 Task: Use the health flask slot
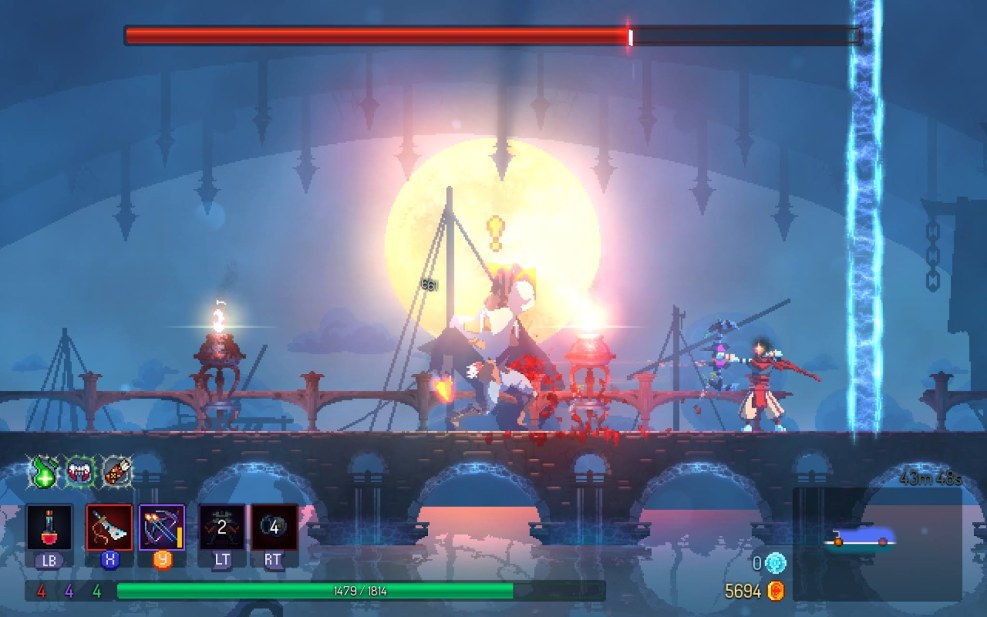click(x=50, y=527)
